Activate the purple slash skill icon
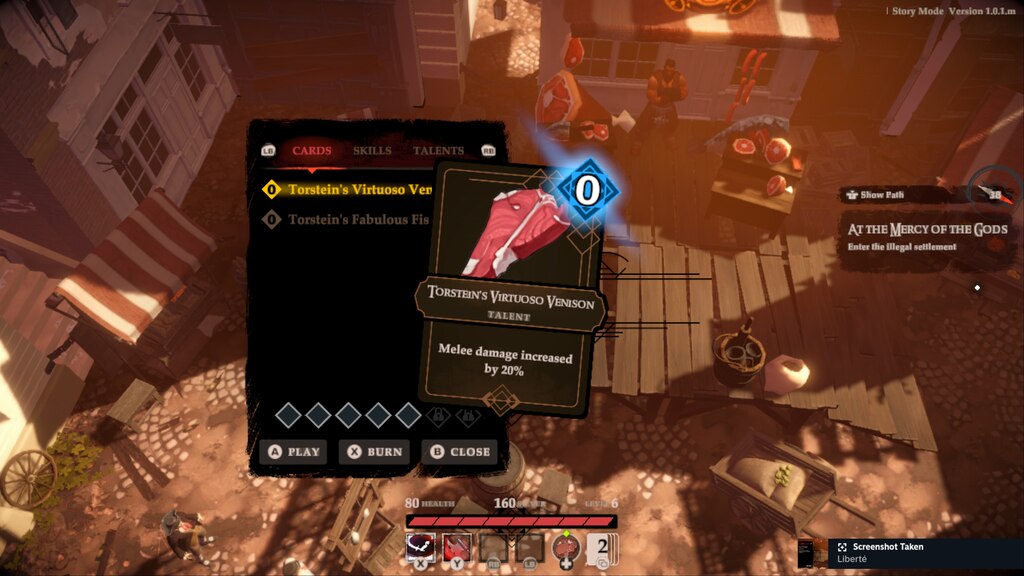The image size is (1024, 576). pyautogui.click(x=421, y=547)
